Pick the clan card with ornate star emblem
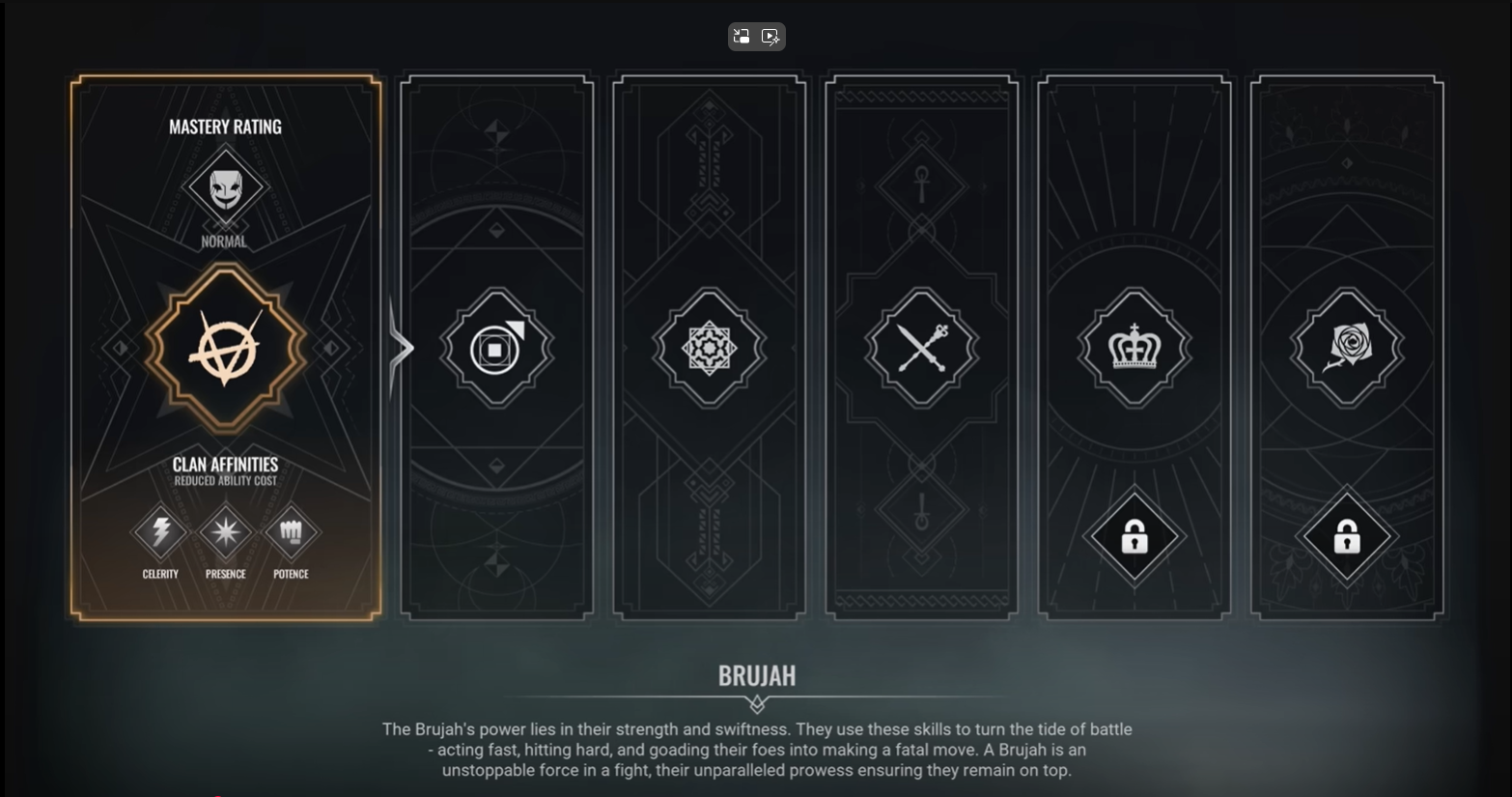1512x797 pixels. point(709,348)
